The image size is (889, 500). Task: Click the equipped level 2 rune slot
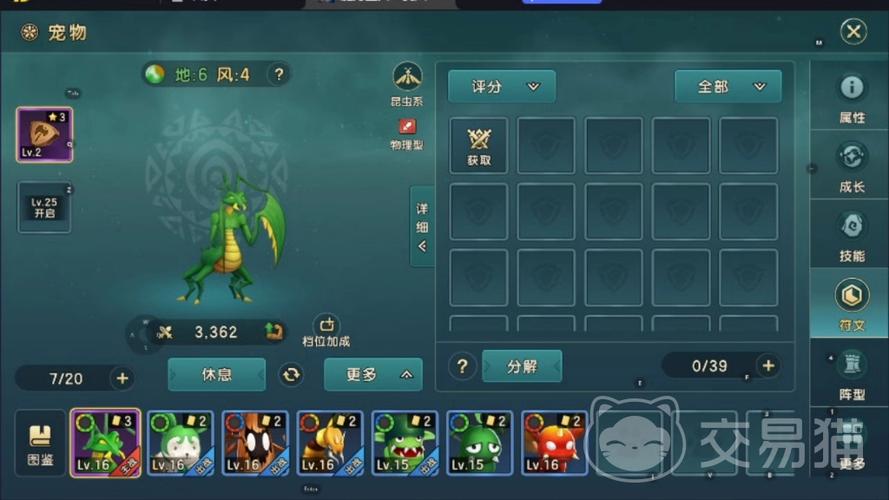(44, 135)
